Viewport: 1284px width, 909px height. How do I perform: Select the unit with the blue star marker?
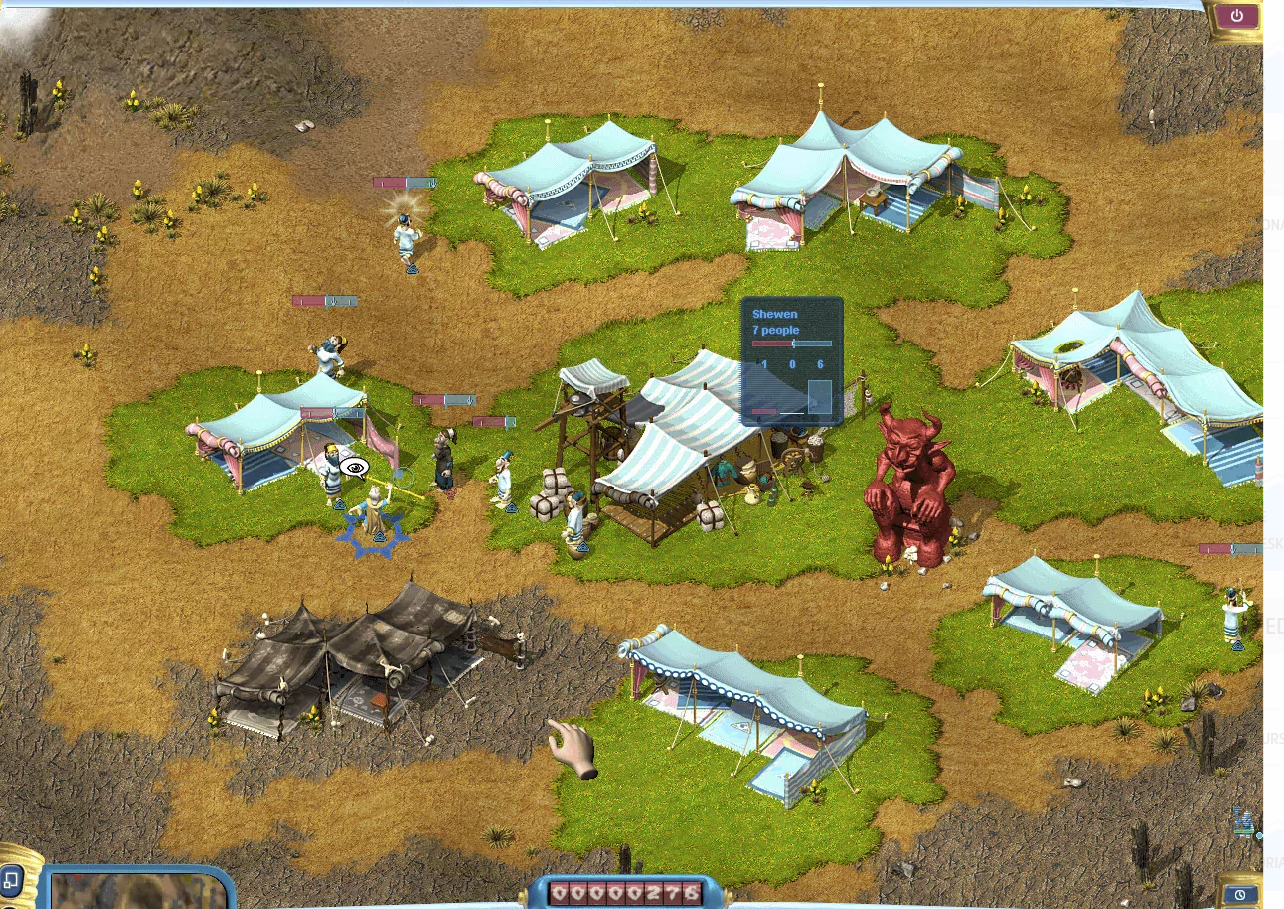click(375, 515)
